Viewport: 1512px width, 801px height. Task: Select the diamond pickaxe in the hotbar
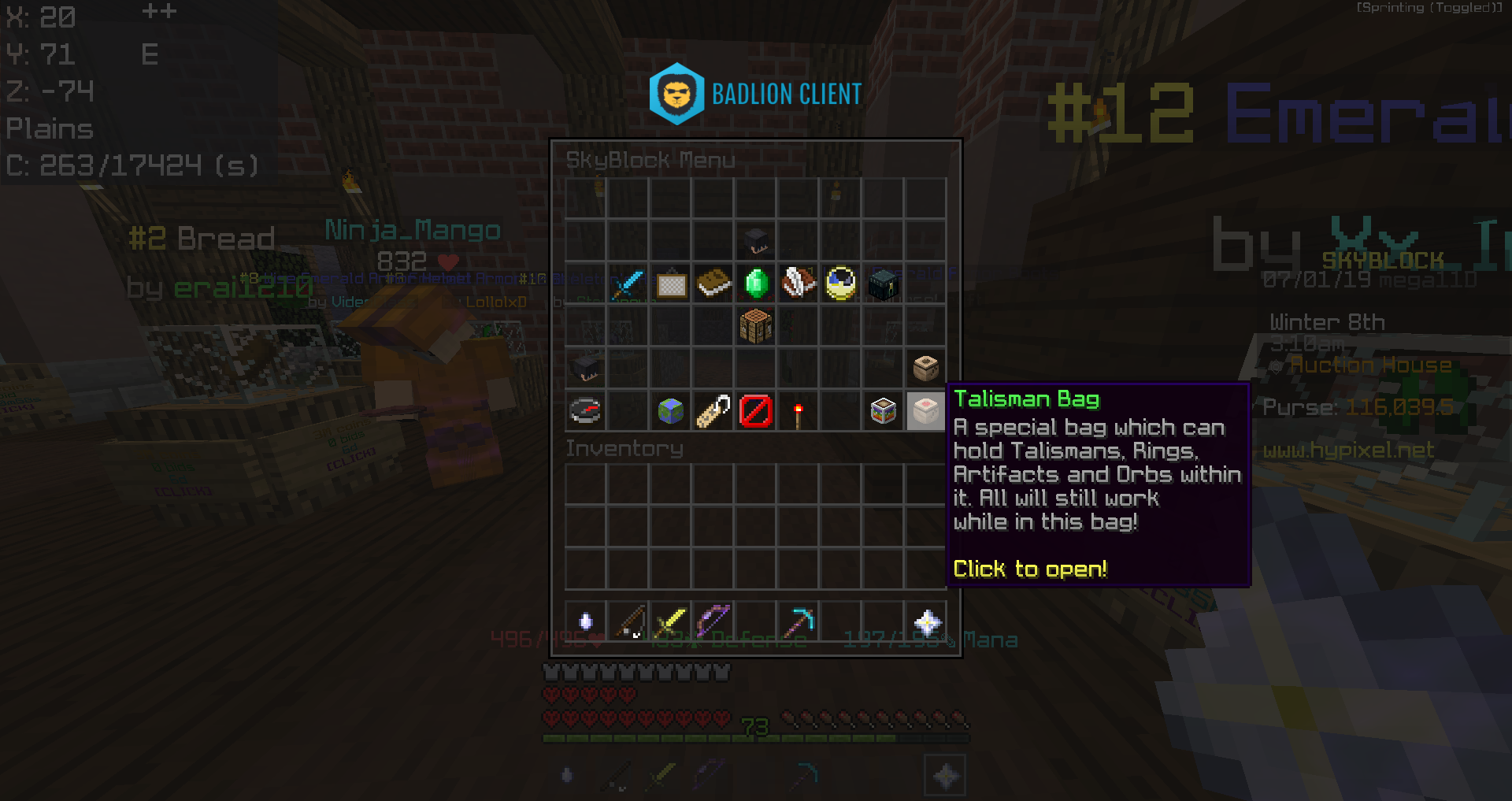pos(799,622)
